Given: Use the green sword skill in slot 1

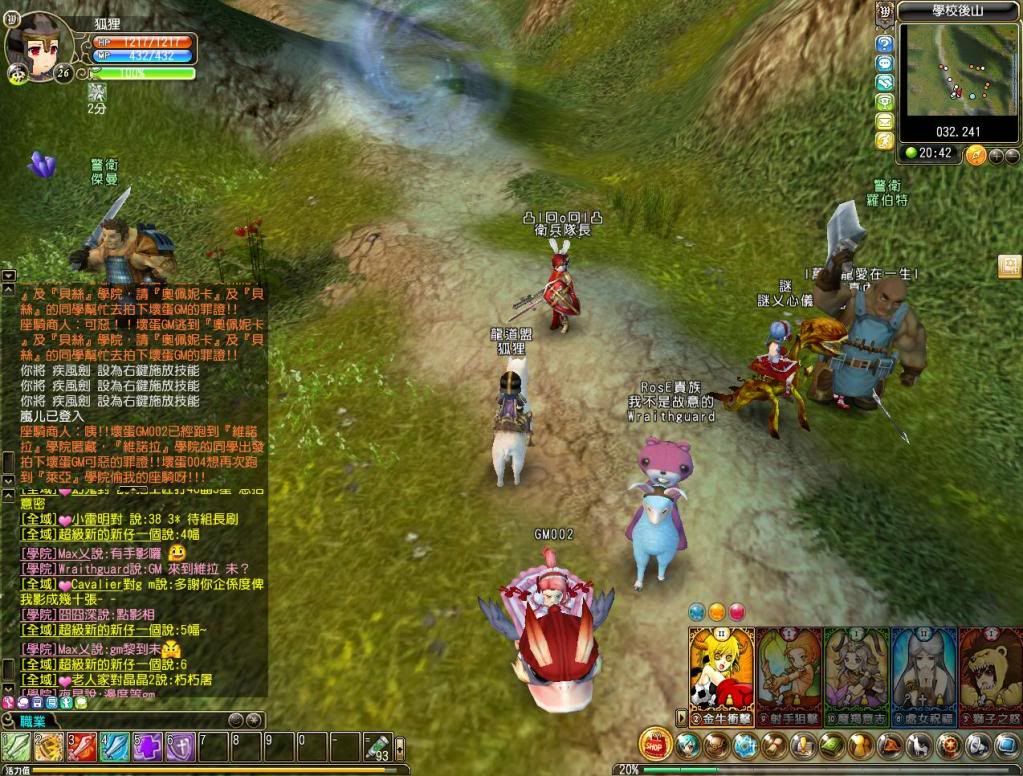Looking at the screenshot, I should 16,747.
